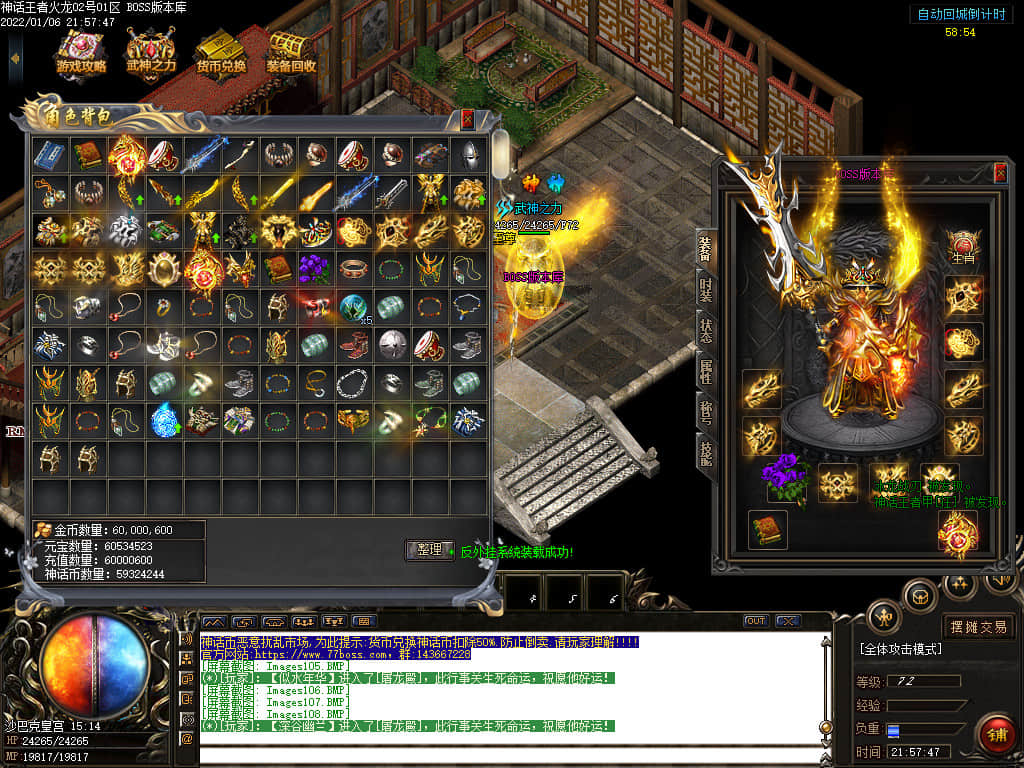Select the teal orb stacked x5

click(x=353, y=307)
